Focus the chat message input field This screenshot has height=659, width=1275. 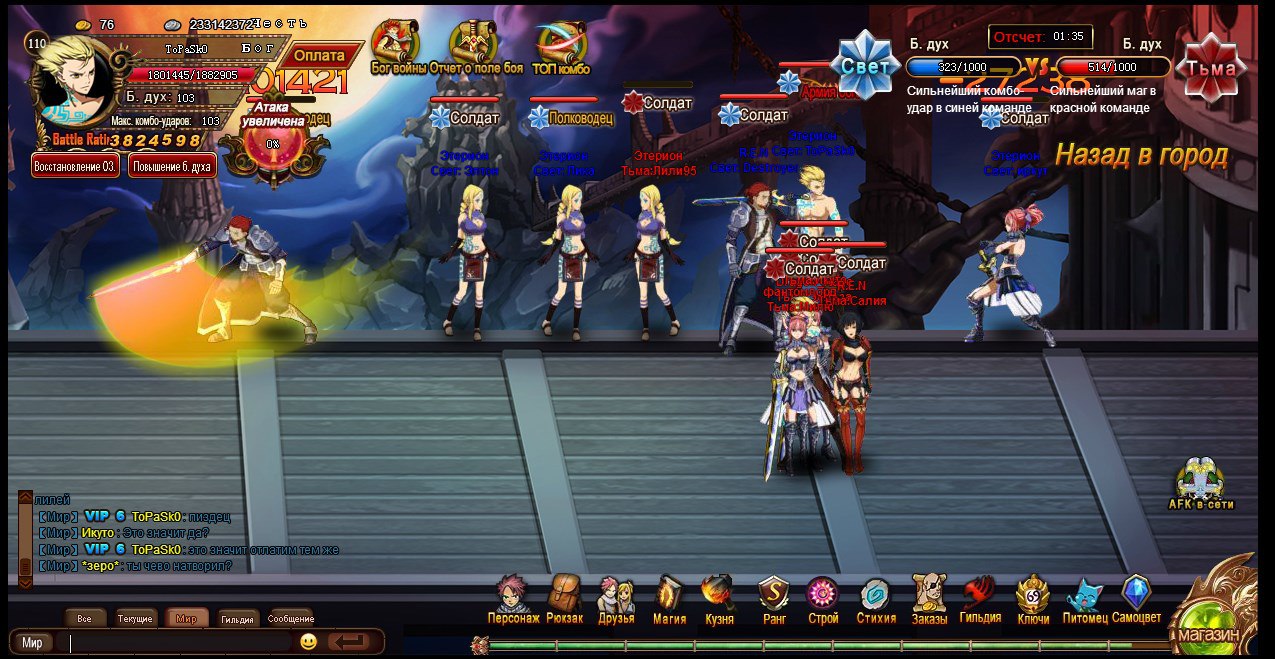(180, 642)
